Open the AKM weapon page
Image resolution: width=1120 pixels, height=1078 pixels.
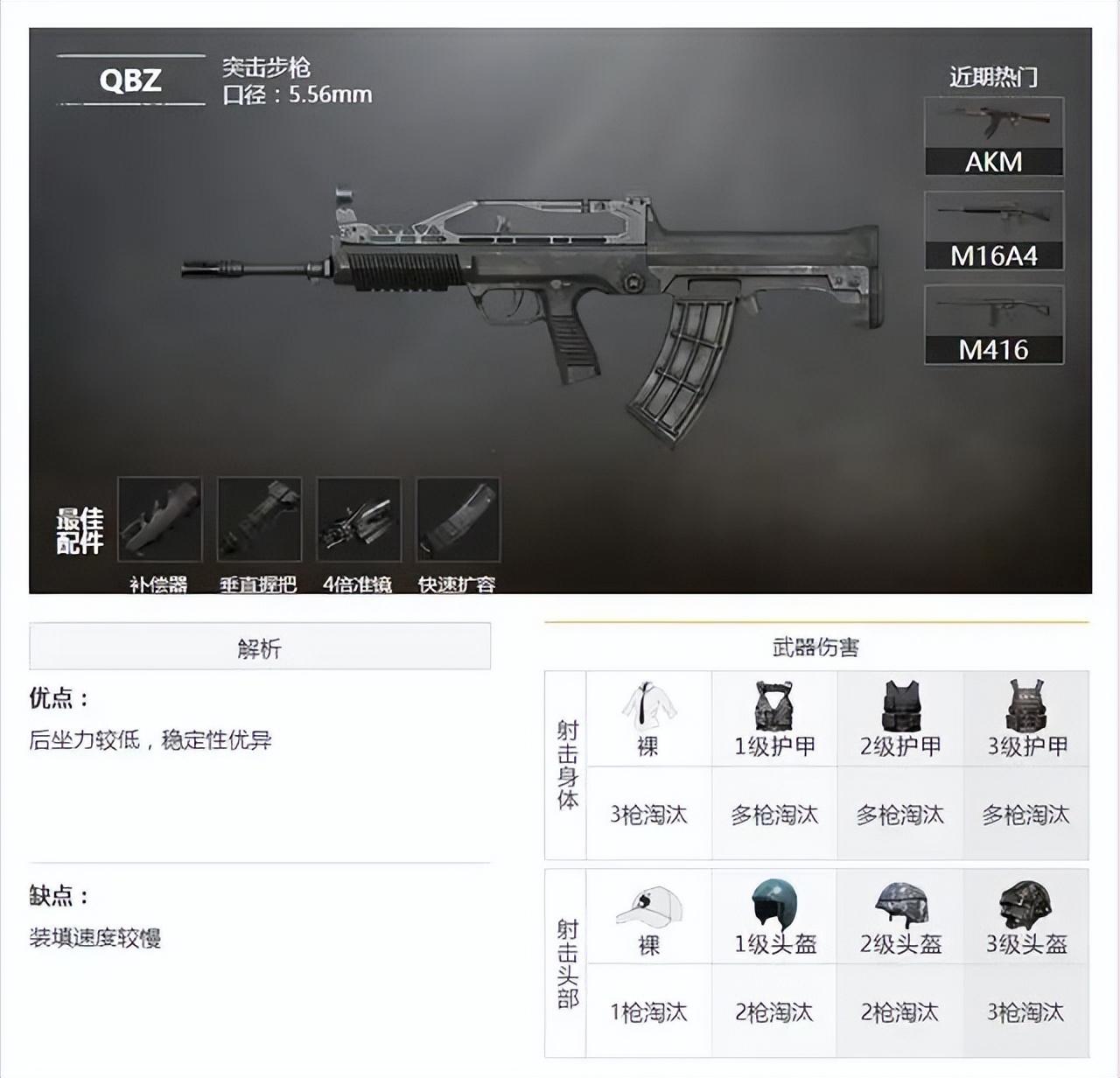[995, 131]
